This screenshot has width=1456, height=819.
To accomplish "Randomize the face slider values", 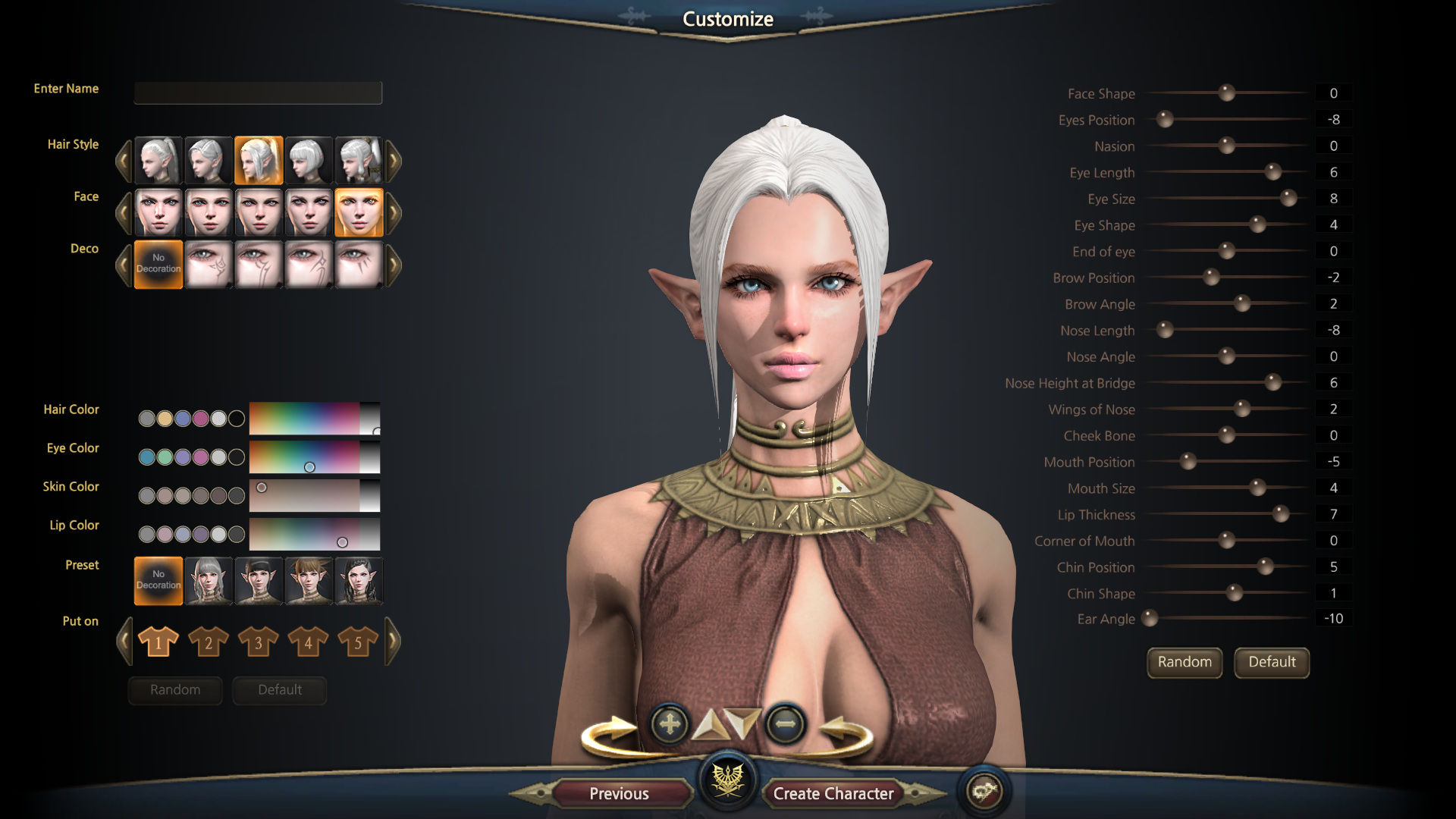I will [1184, 662].
